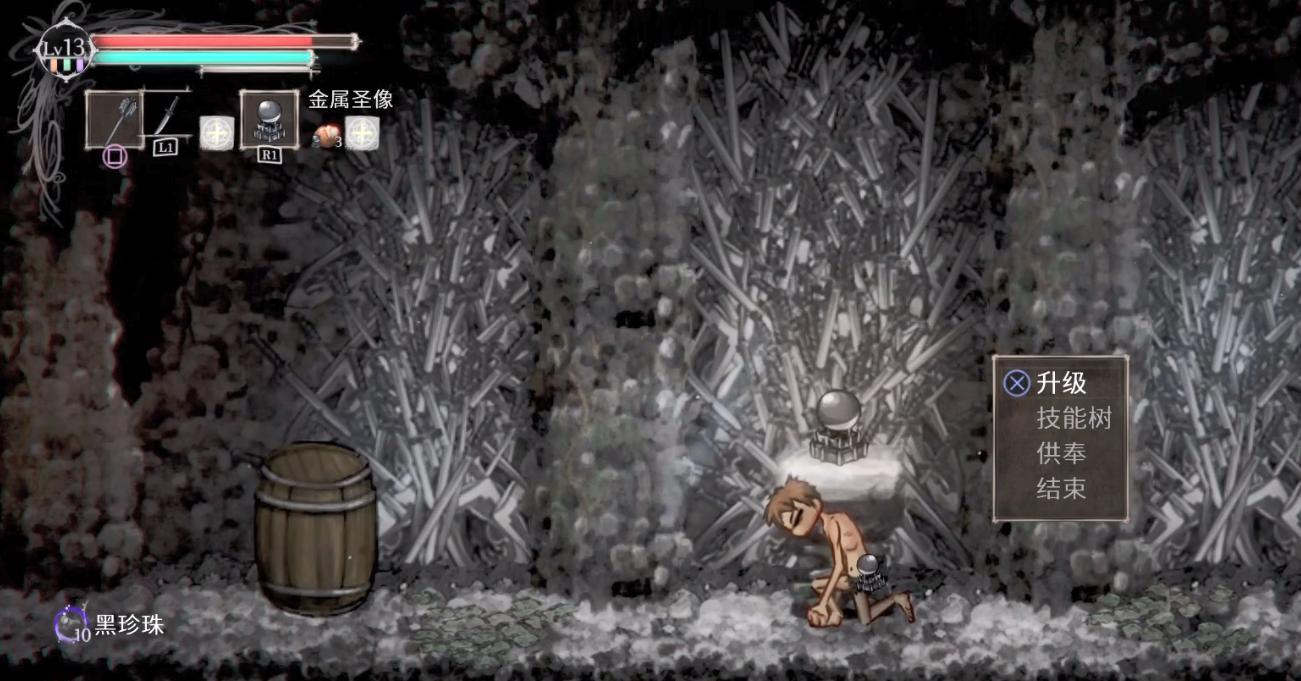This screenshot has width=1301, height=681.
Task: Select 结束 to close the shrine menu
Action: point(1061,489)
